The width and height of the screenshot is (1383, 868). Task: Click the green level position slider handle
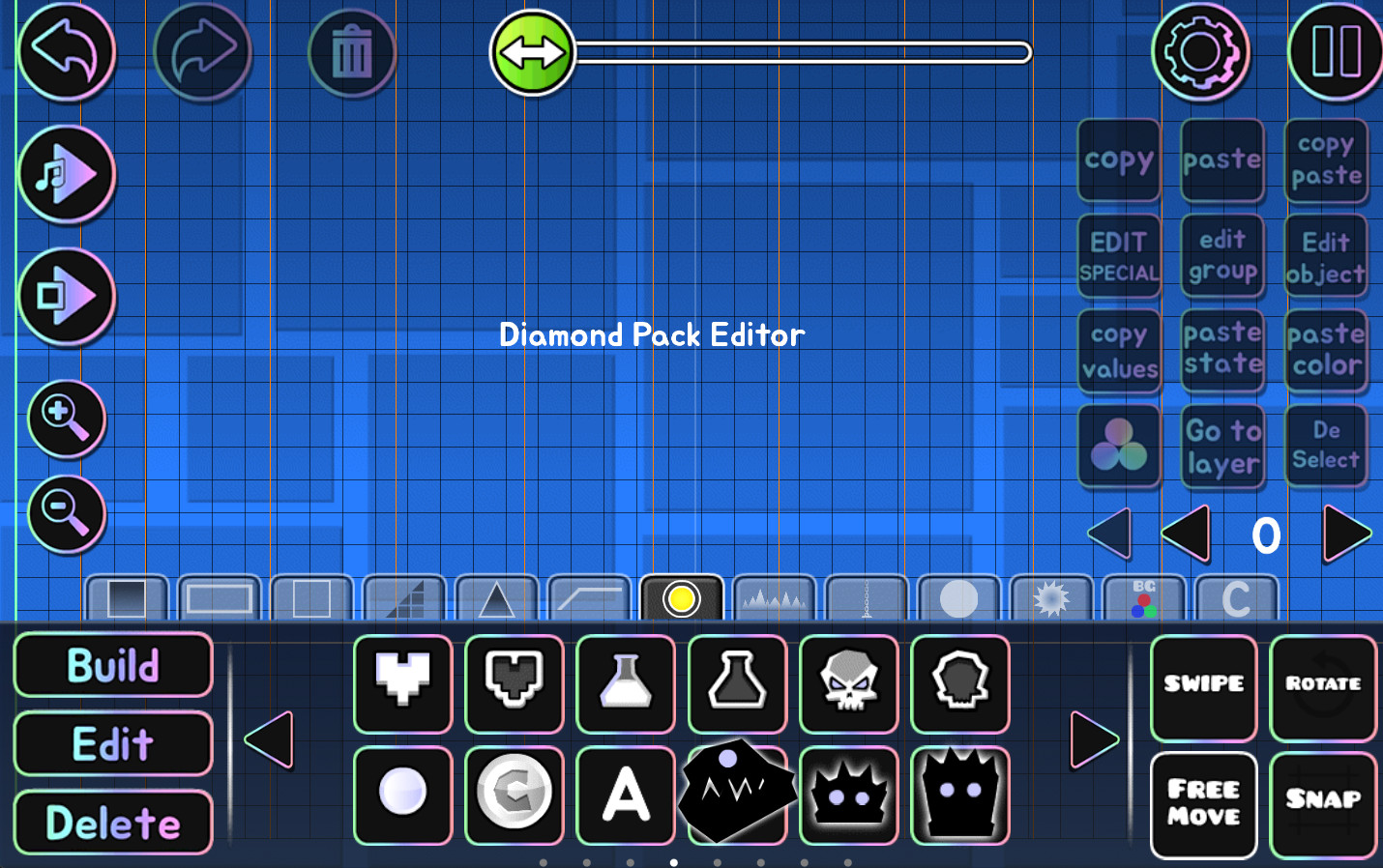(531, 53)
